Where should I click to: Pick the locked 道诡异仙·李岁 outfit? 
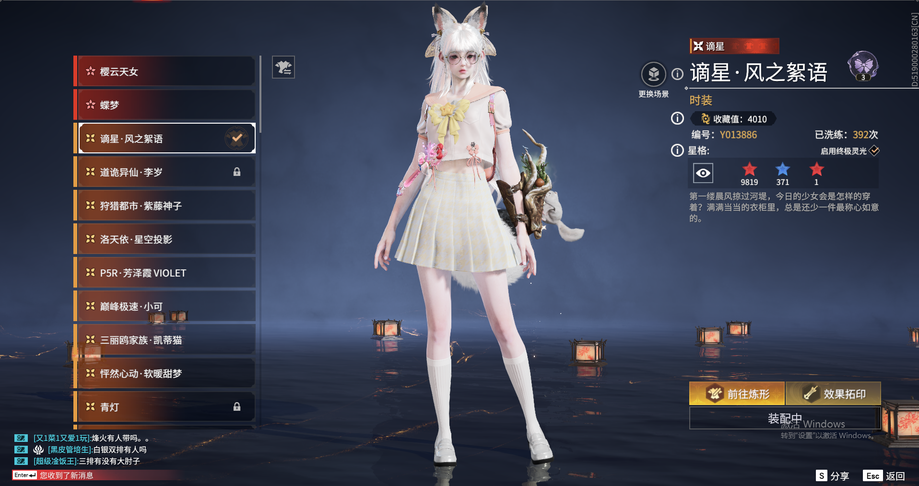coord(165,172)
